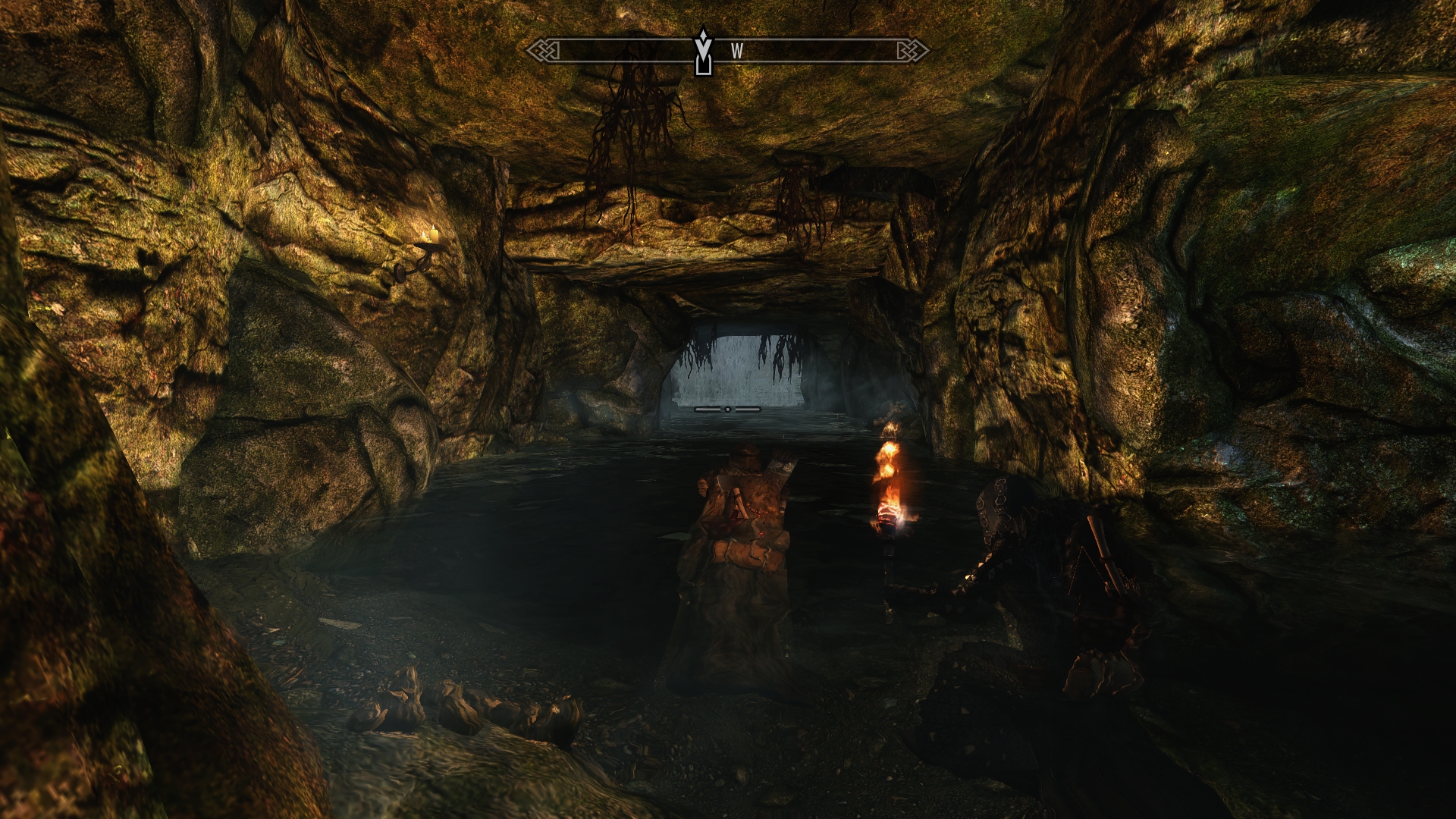Viewport: 1456px width, 819px height.
Task: Click the compass bar at the top
Action: click(804, 51)
